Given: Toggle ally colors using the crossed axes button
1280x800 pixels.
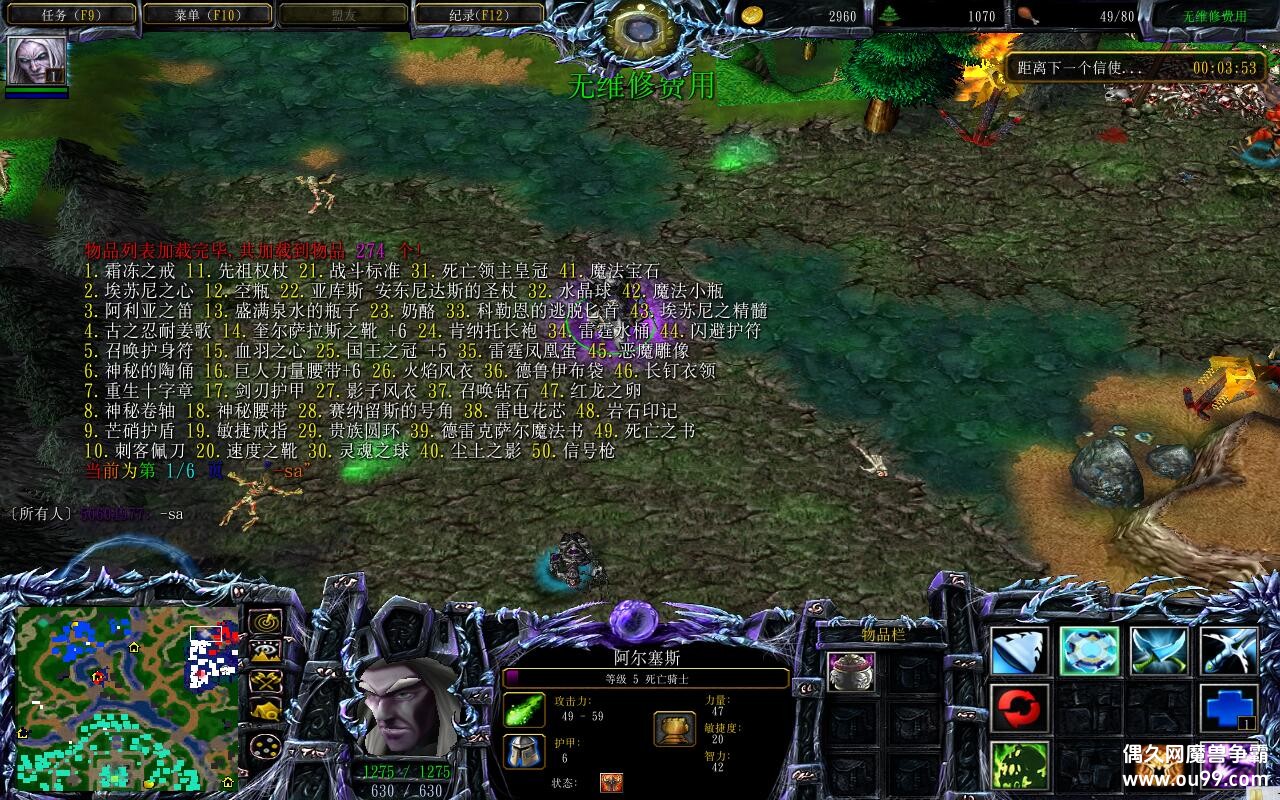Looking at the screenshot, I should point(266,681).
